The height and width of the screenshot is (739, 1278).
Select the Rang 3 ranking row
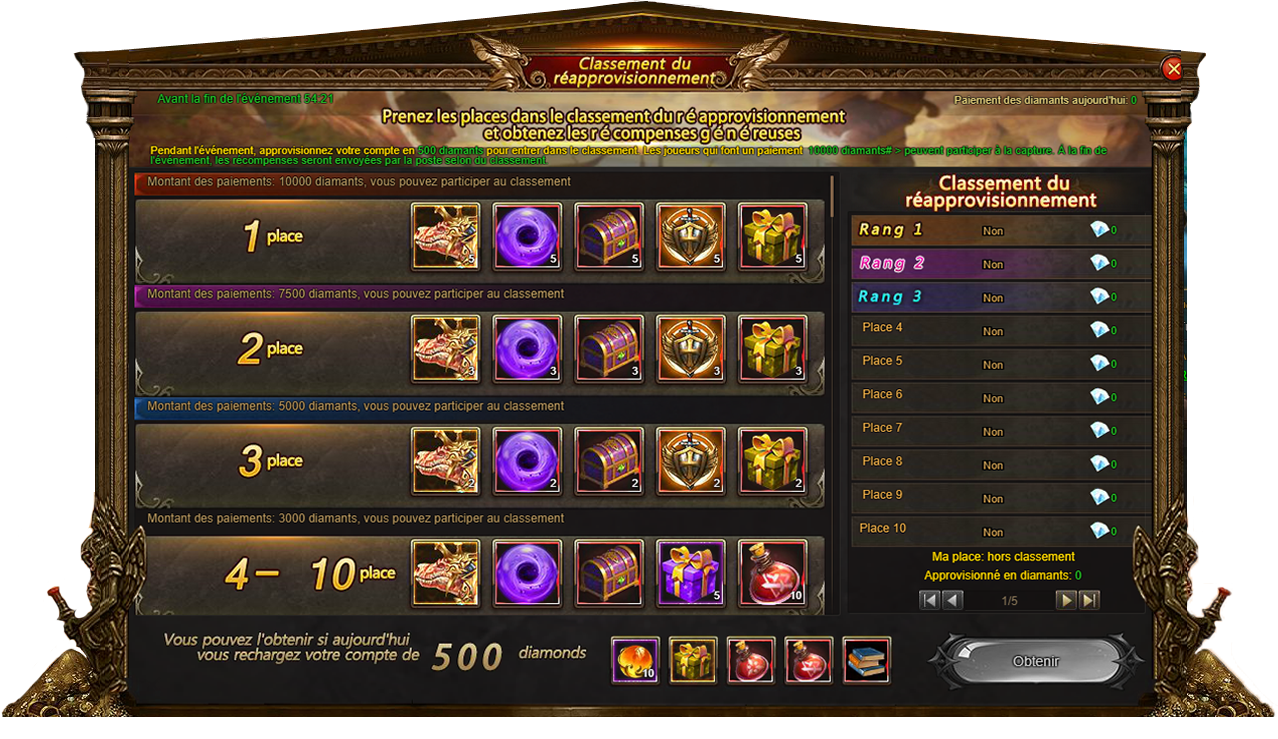coord(1000,298)
